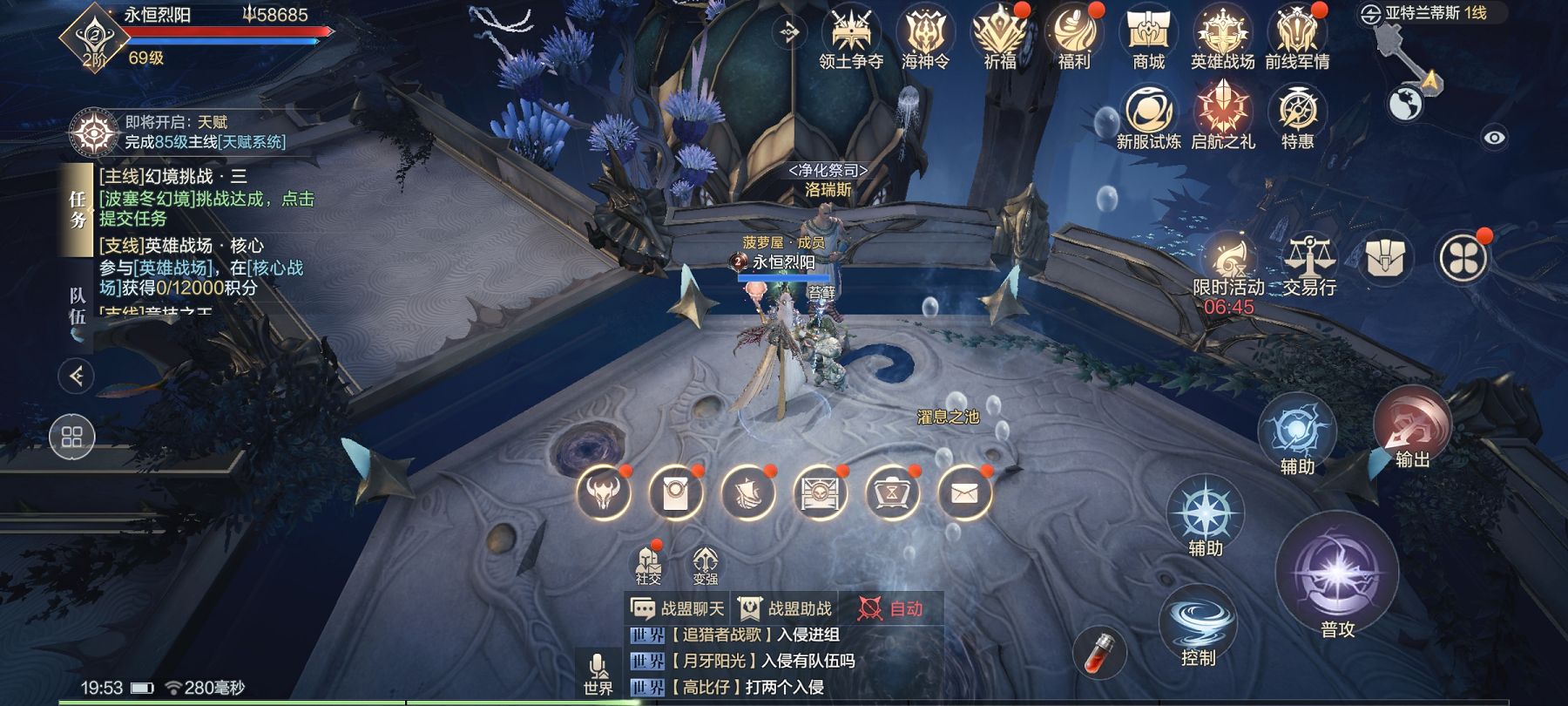Open the 启航之礼 launch gift
This screenshot has width=1568, height=706.
[x=1223, y=114]
